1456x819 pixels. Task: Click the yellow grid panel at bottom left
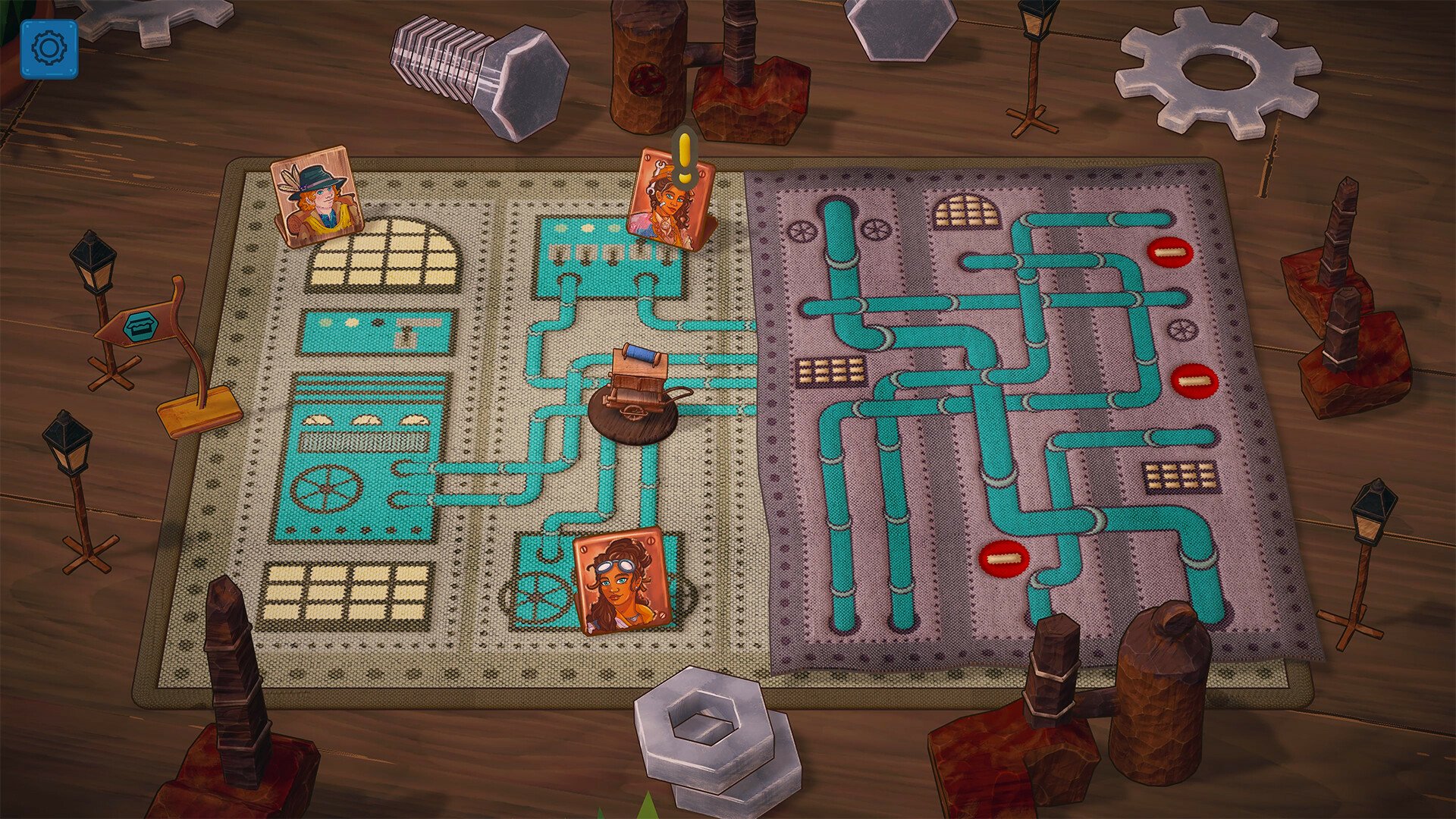345,593
